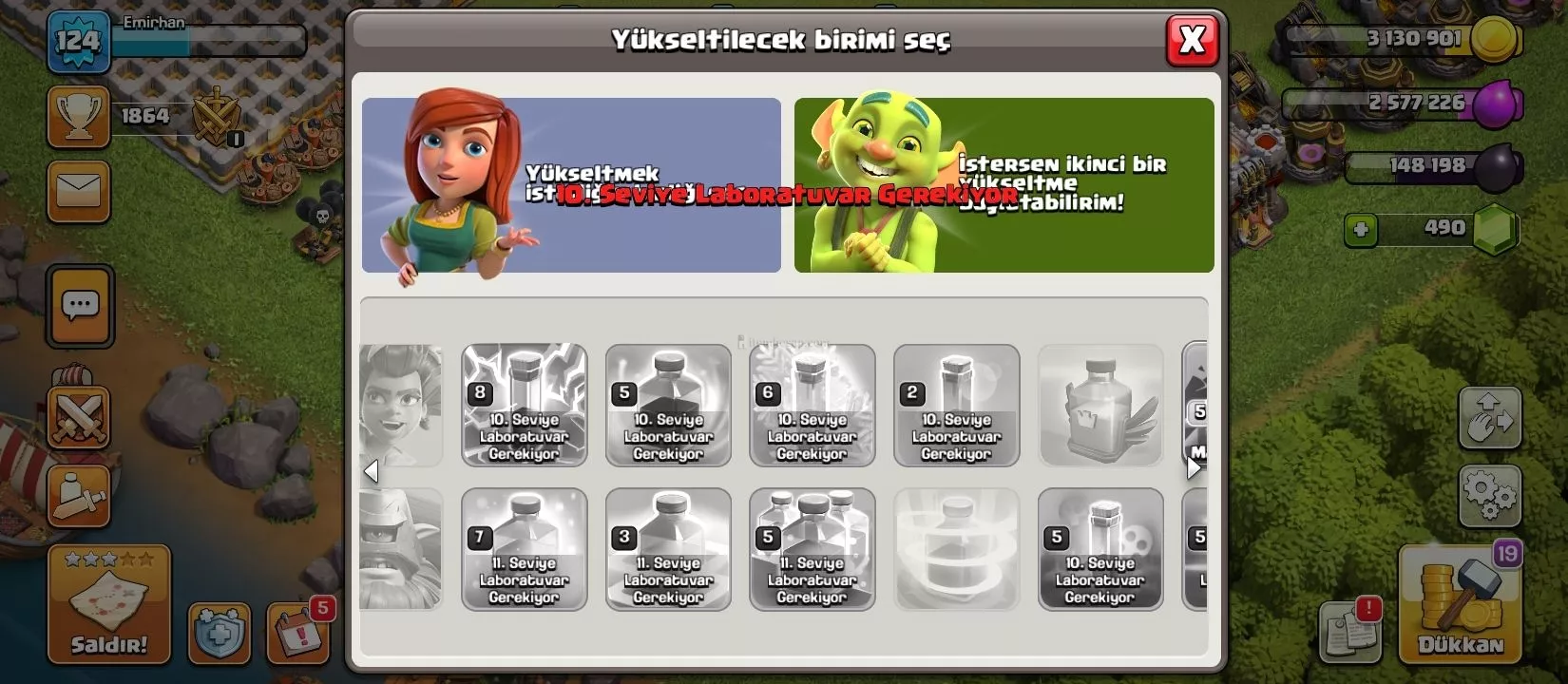Choose the level 5 dark potion spell
This screenshot has height=684, width=1568.
pyautogui.click(x=668, y=406)
